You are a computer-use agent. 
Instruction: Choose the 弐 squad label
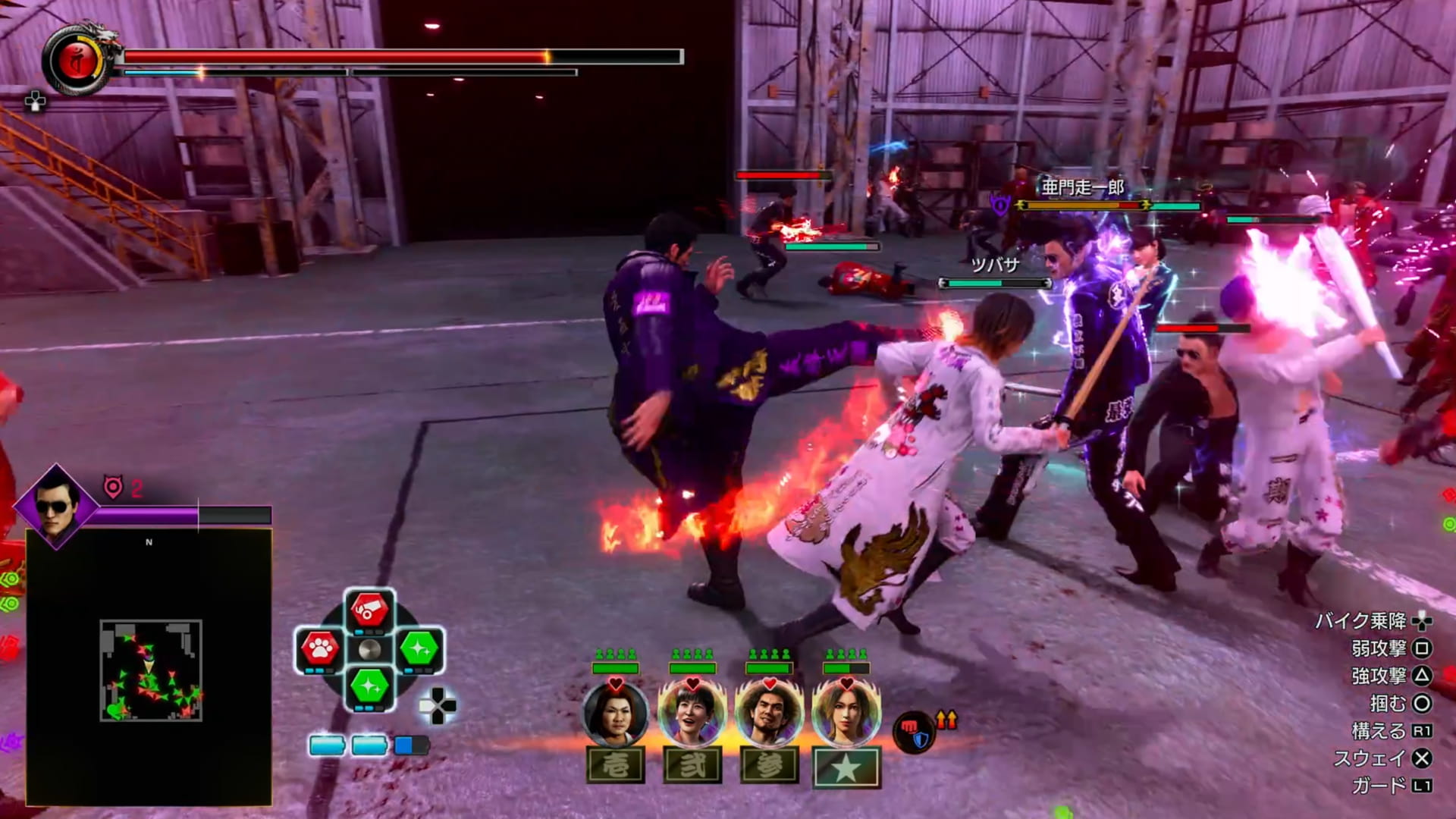[692, 765]
